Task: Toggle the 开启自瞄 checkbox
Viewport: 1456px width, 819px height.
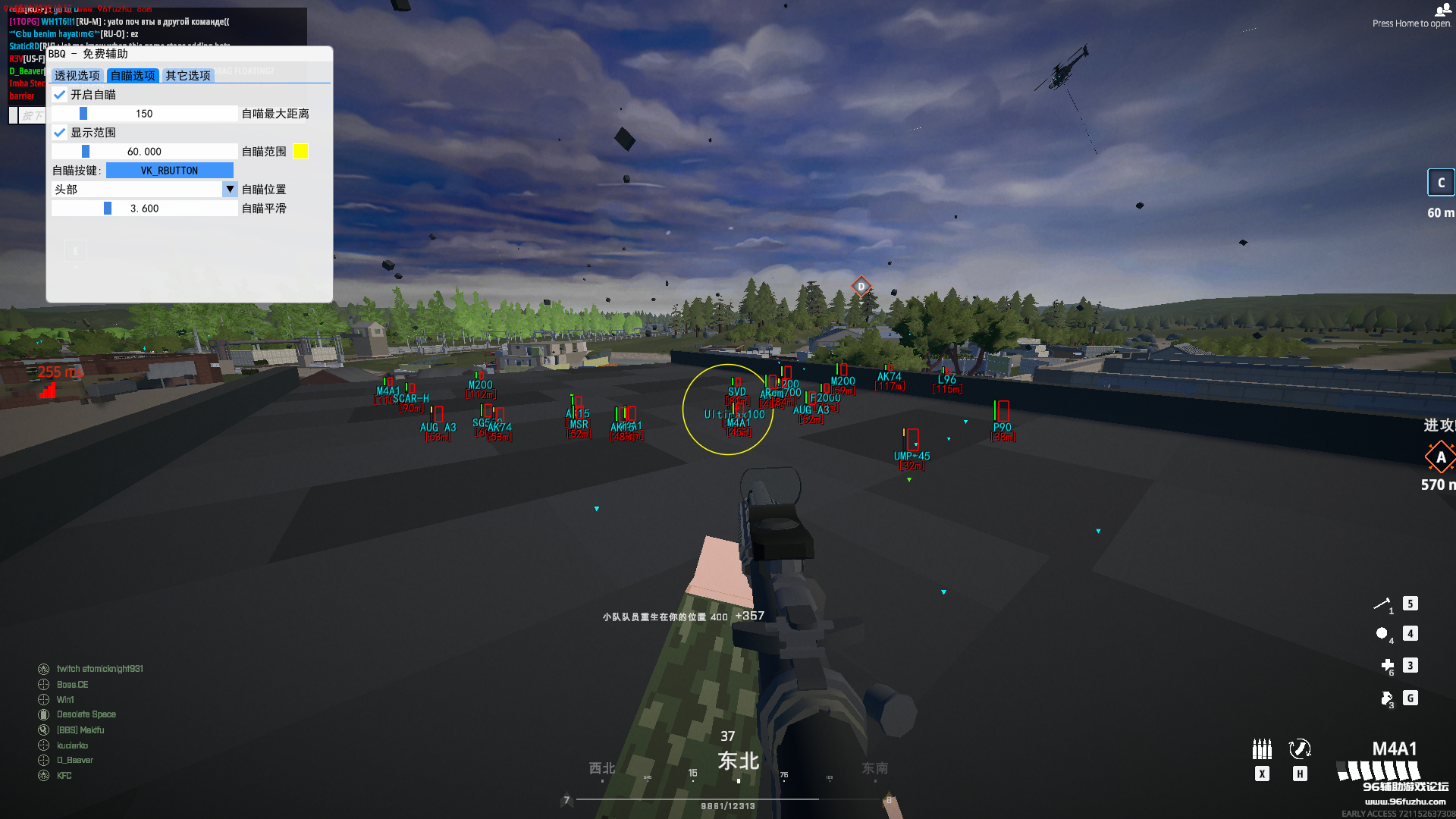Action: [60, 95]
